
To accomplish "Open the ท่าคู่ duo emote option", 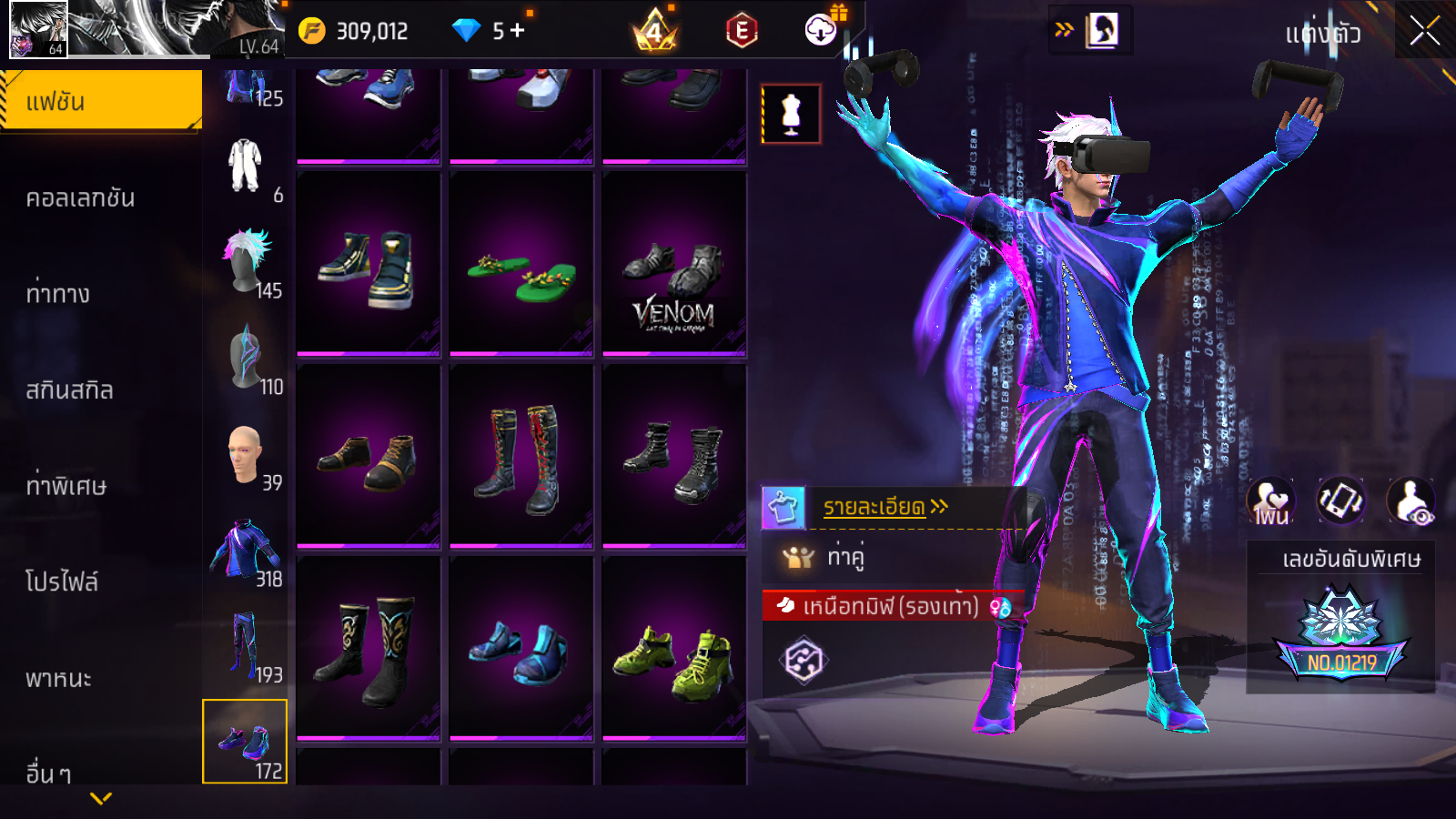I will coord(844,557).
